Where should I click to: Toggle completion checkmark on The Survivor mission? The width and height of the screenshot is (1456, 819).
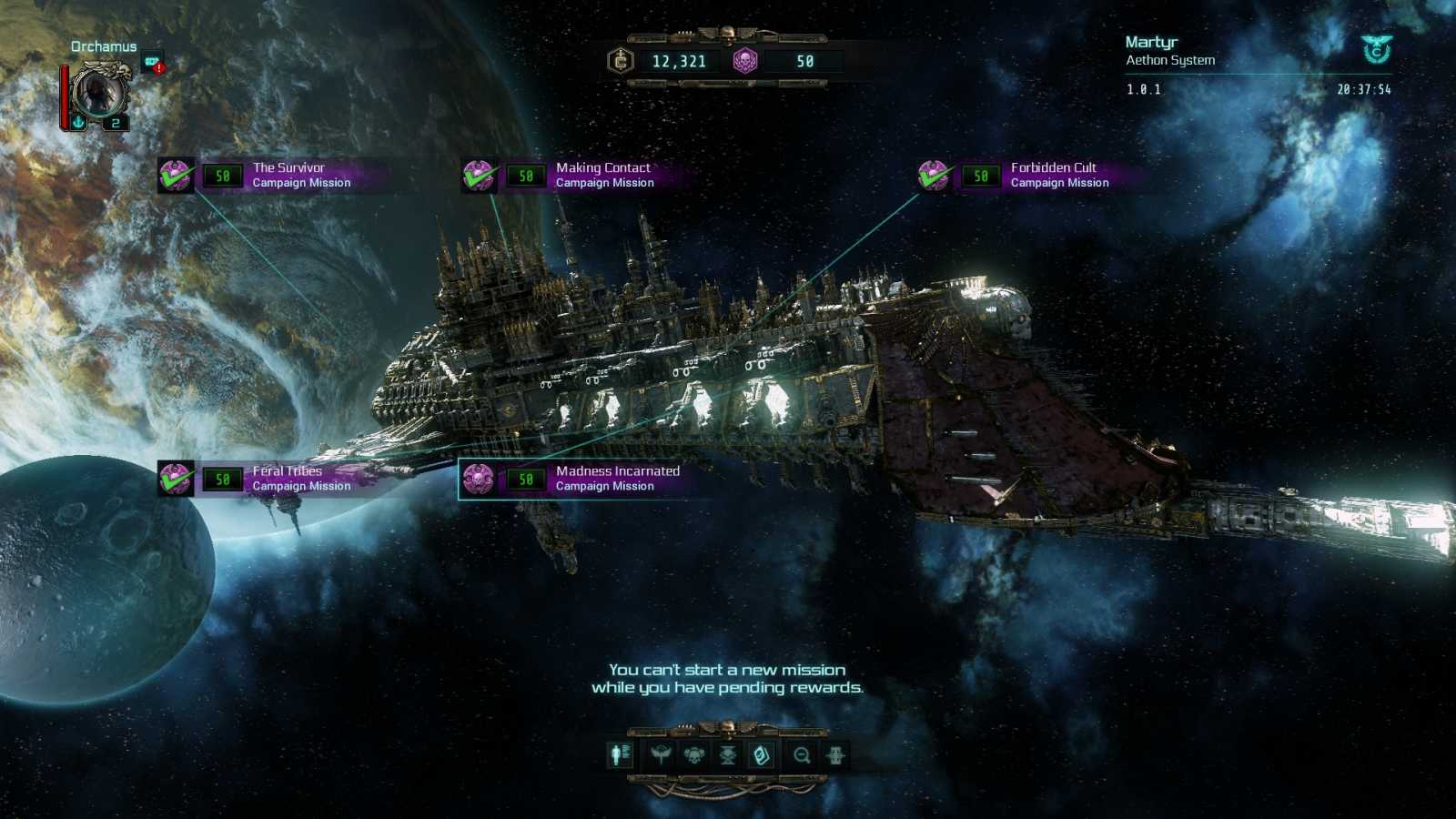click(x=176, y=176)
